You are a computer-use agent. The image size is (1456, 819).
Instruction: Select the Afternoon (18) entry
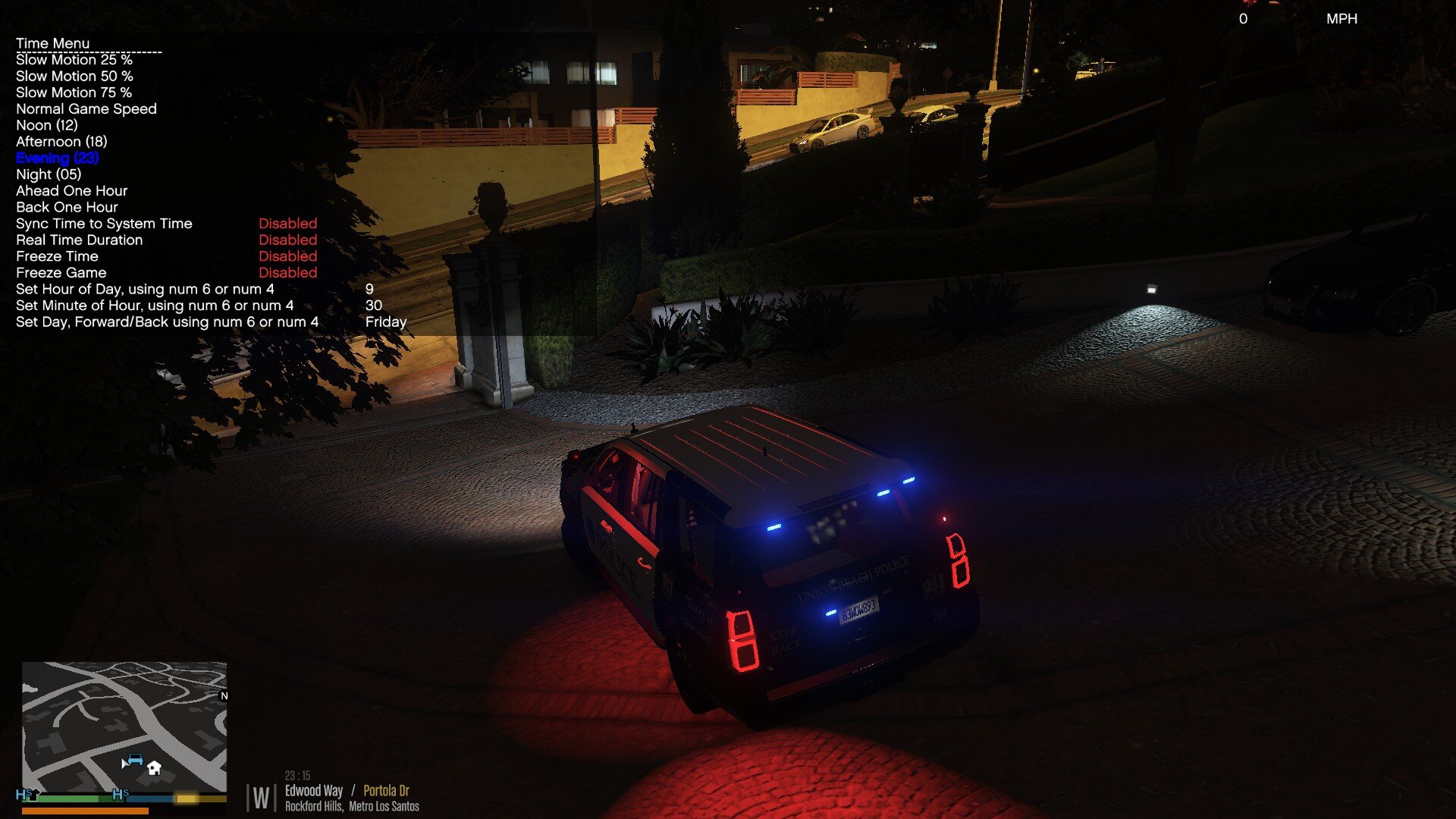click(61, 142)
